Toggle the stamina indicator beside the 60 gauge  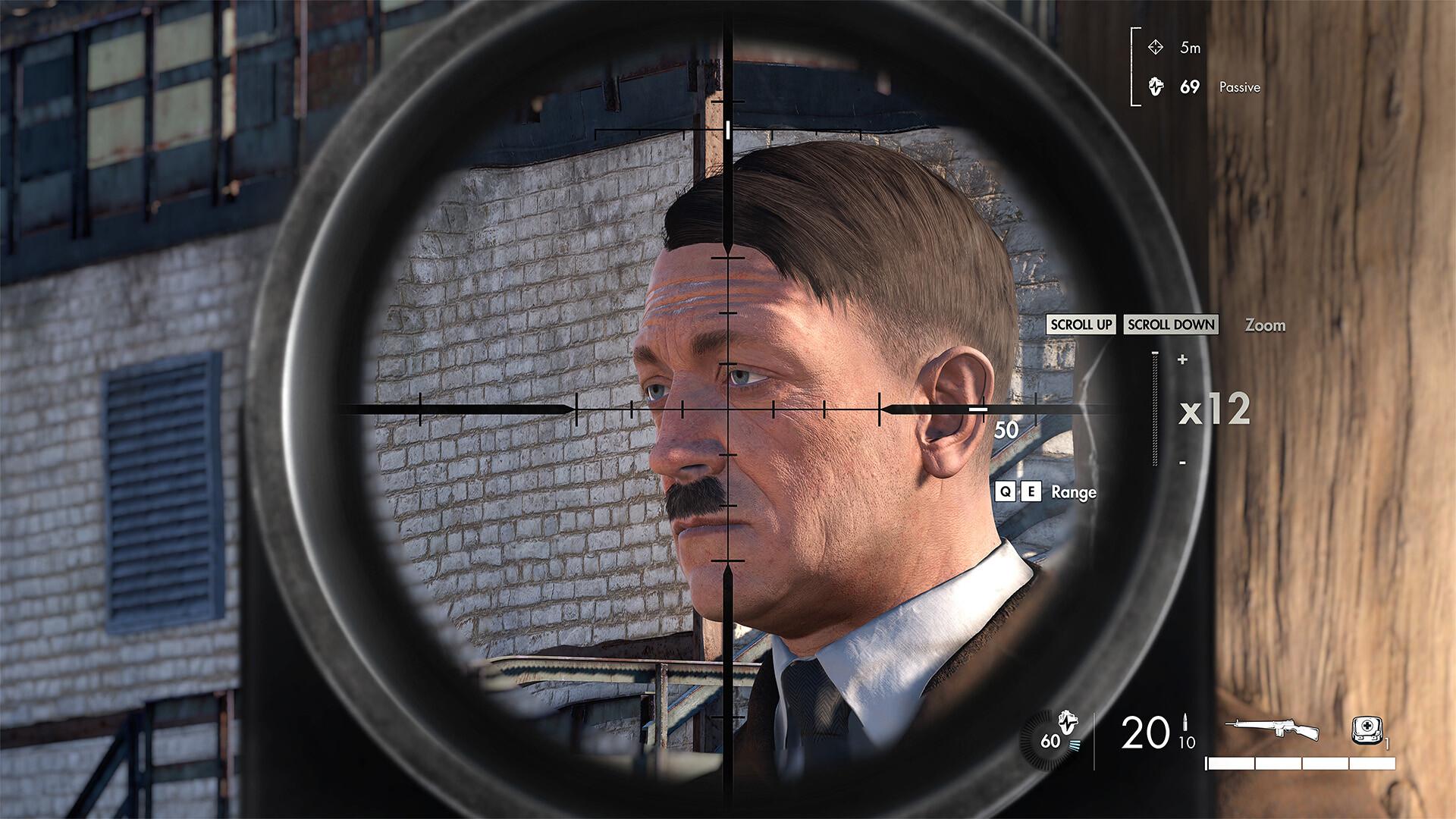click(x=1076, y=747)
